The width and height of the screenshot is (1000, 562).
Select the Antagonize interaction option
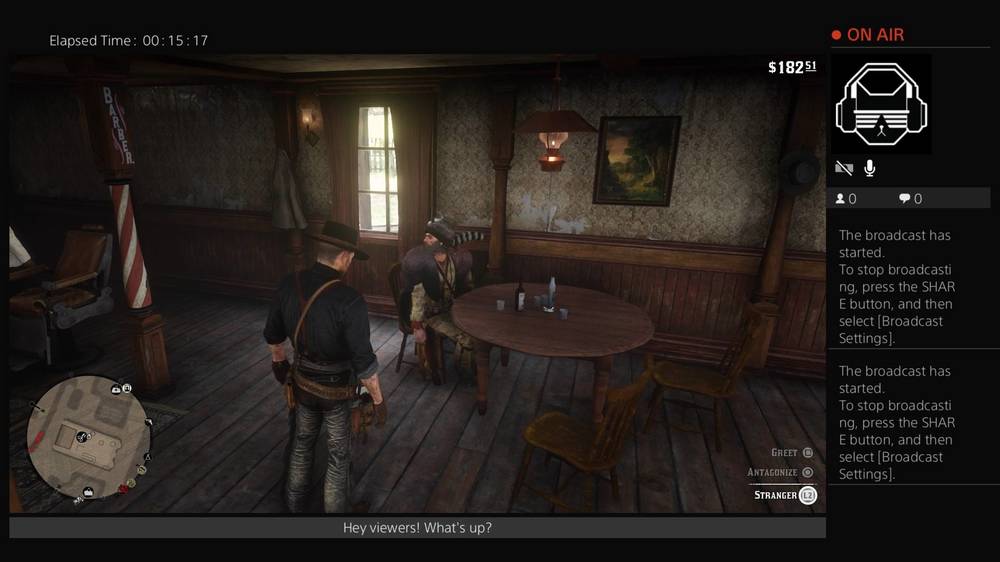pos(780,472)
